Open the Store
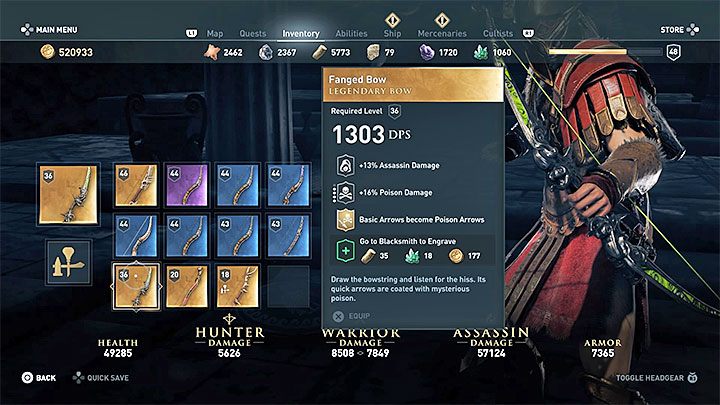The width and height of the screenshot is (720, 405). click(x=677, y=29)
